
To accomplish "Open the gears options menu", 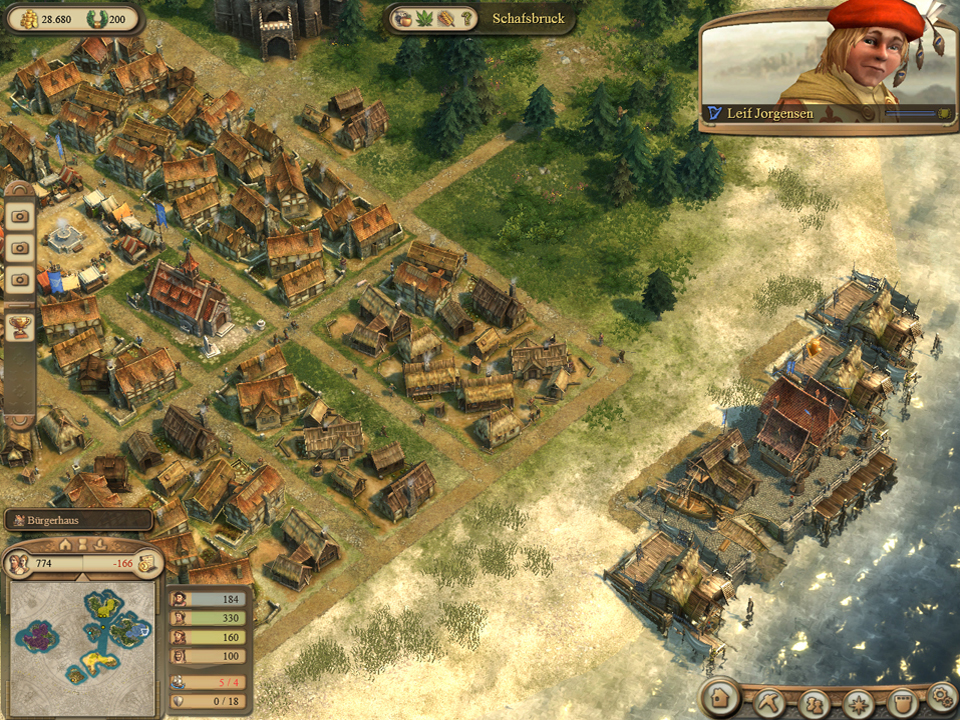I will [x=940, y=695].
